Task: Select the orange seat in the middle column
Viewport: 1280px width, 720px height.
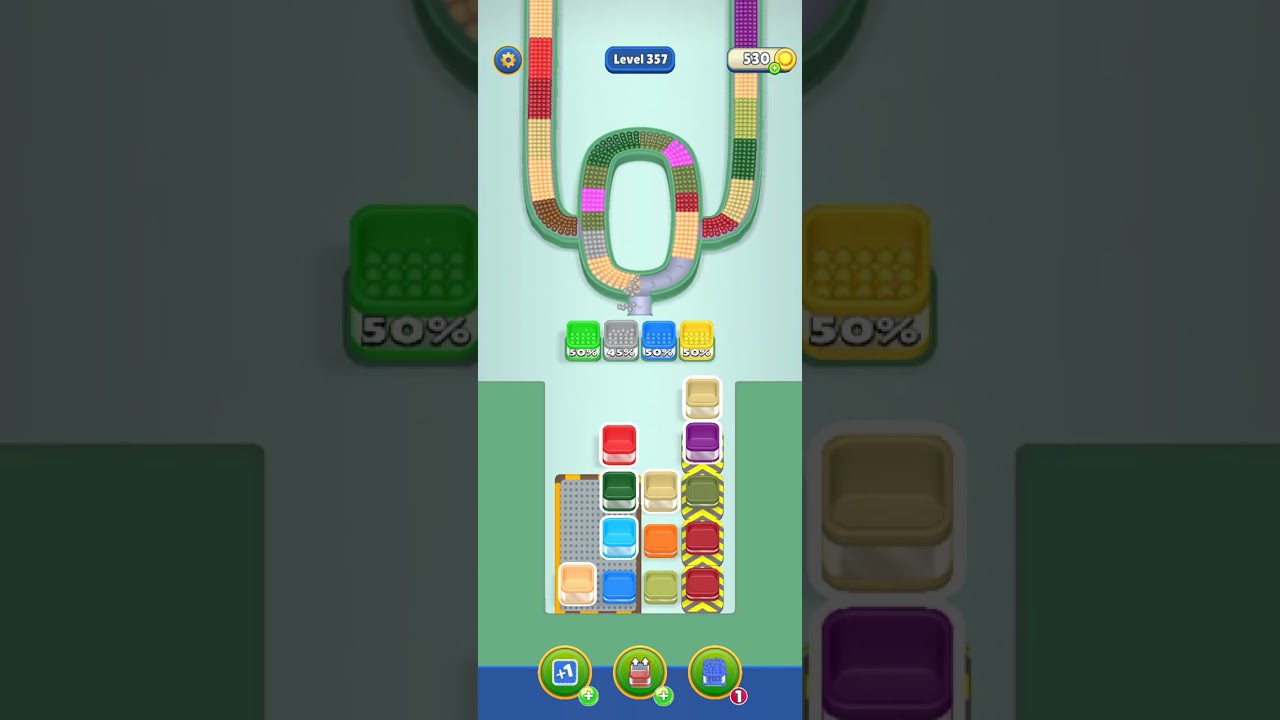Action: pos(660,538)
